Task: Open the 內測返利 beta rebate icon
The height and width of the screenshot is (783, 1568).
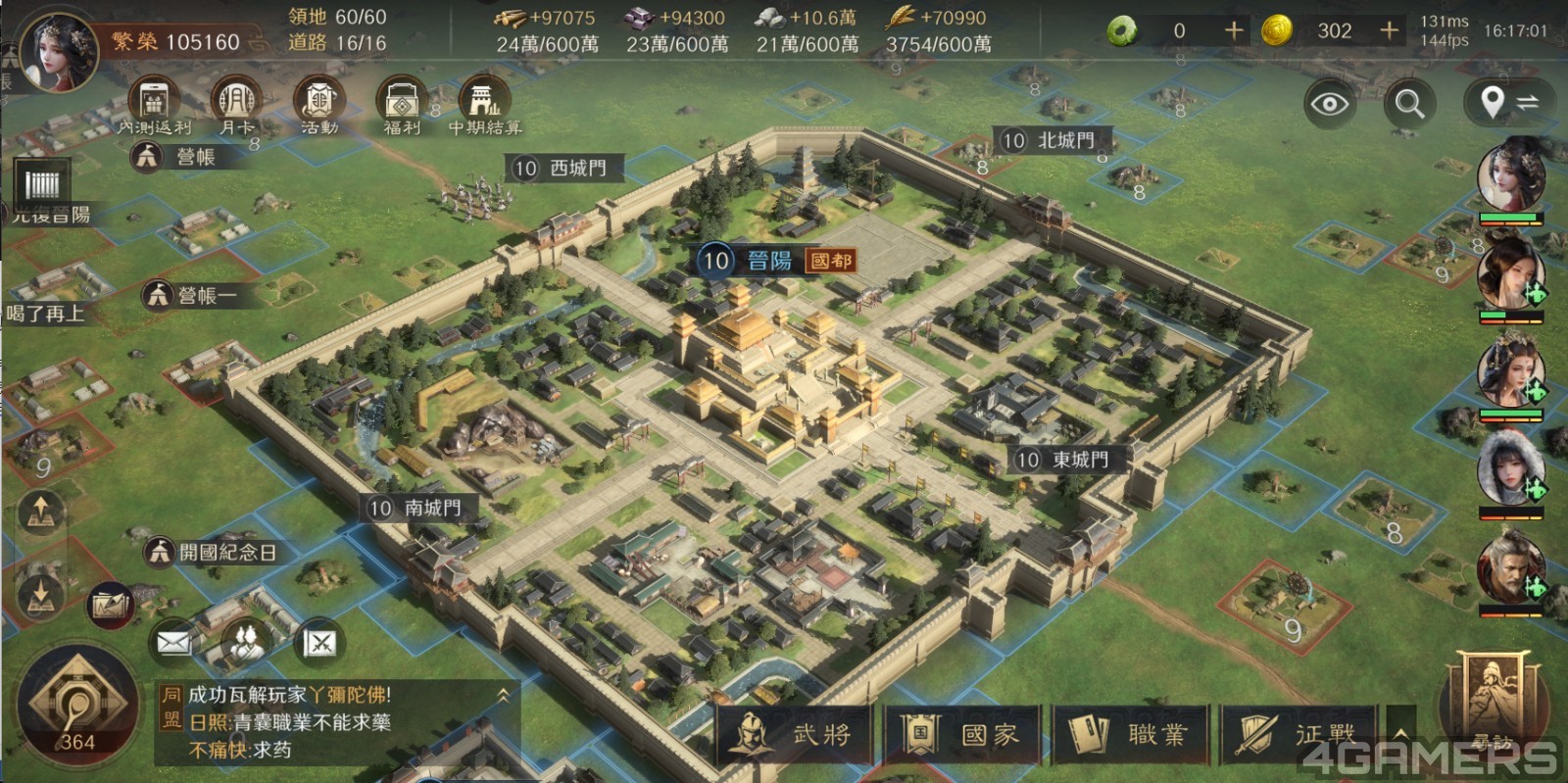Action: [x=154, y=104]
